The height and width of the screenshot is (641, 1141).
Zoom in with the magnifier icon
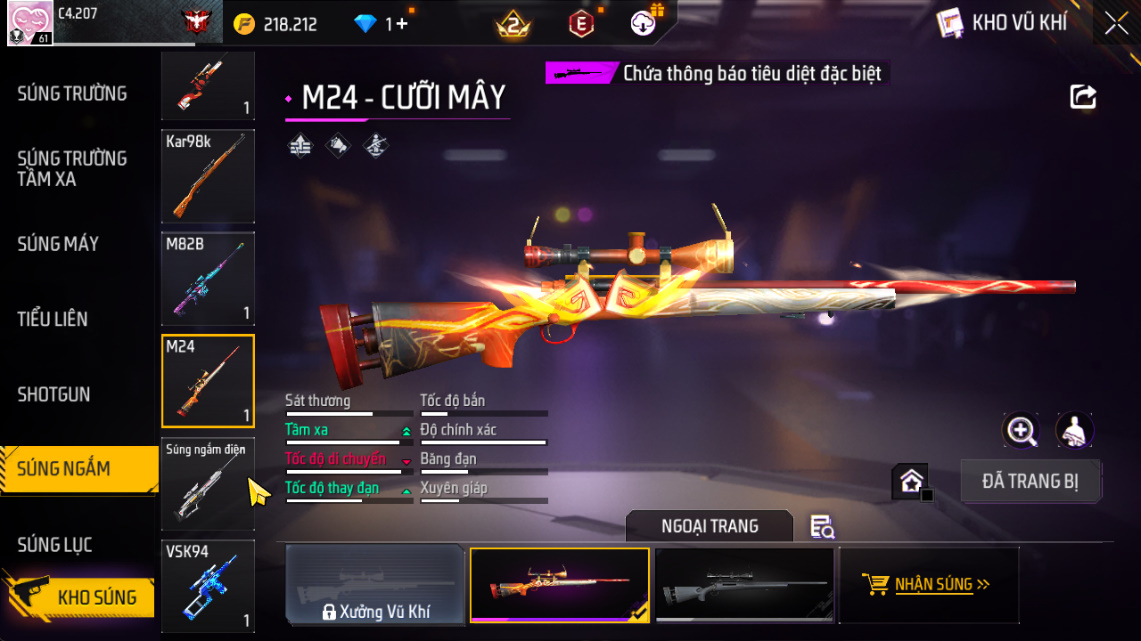[1021, 431]
